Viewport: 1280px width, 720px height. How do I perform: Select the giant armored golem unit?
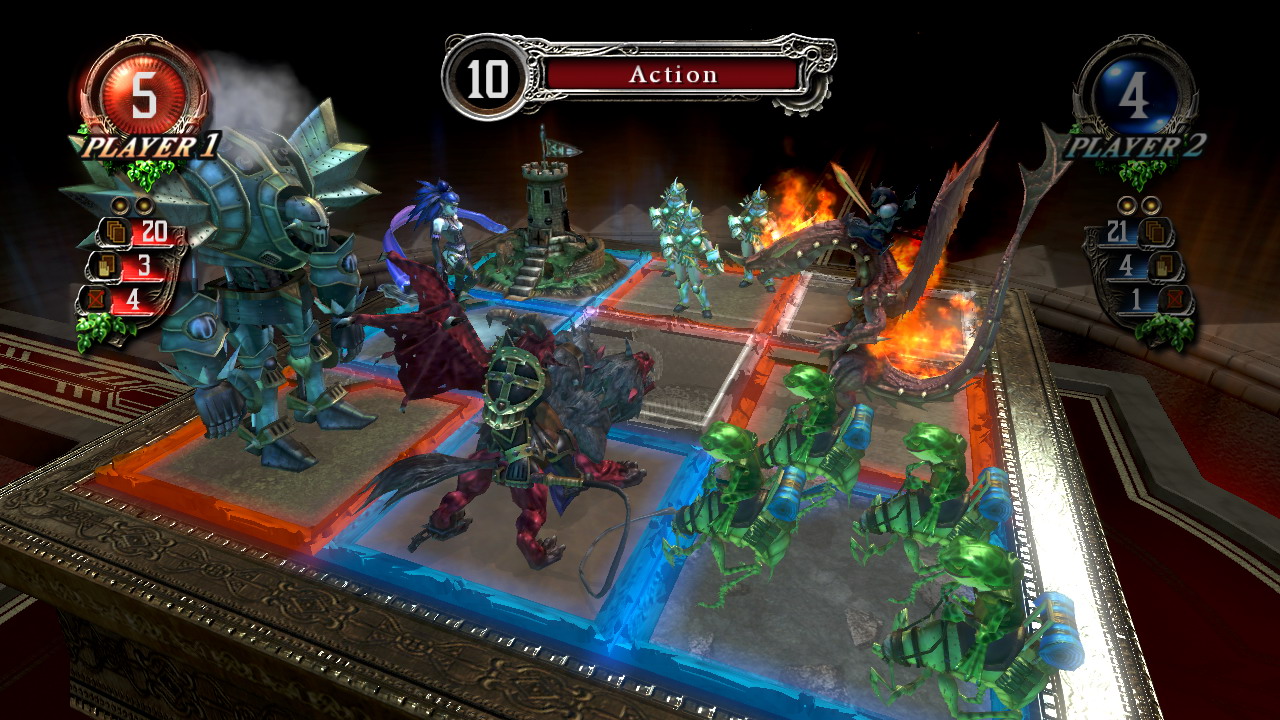270,290
